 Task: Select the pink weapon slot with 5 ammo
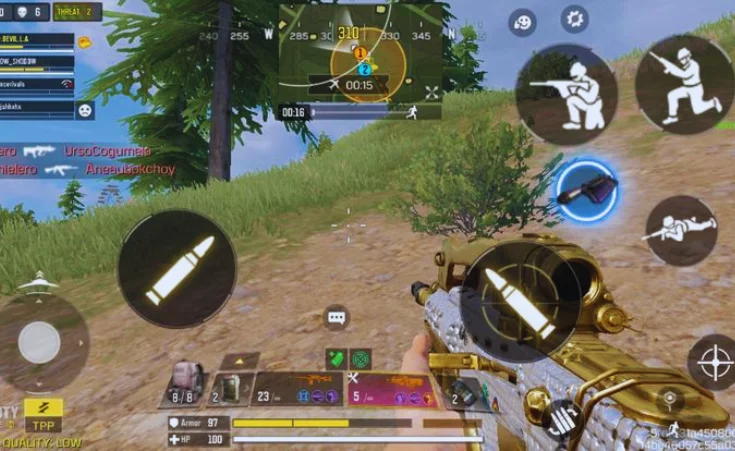coord(390,388)
